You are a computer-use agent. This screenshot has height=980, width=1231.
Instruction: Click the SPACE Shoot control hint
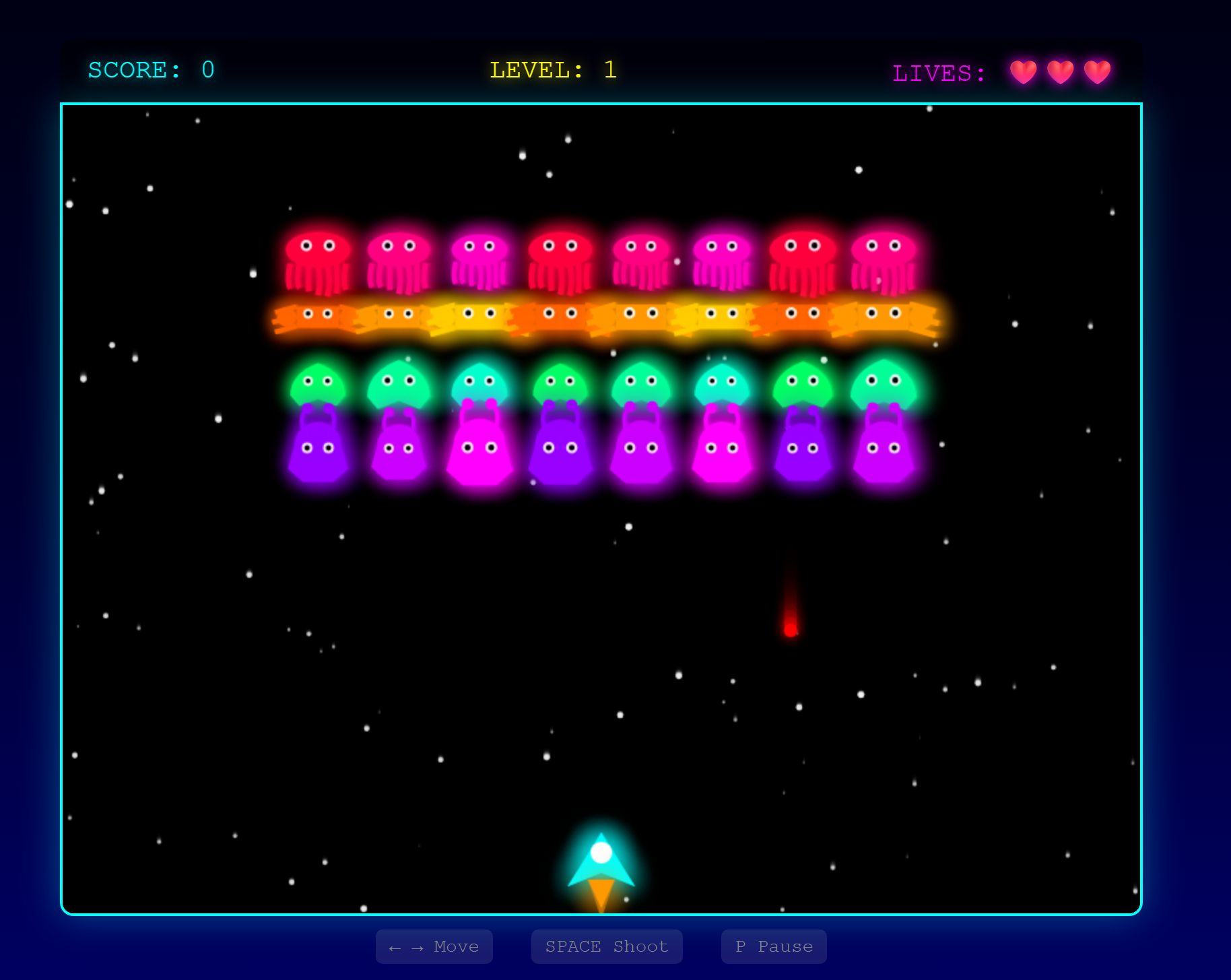pyautogui.click(x=606, y=946)
